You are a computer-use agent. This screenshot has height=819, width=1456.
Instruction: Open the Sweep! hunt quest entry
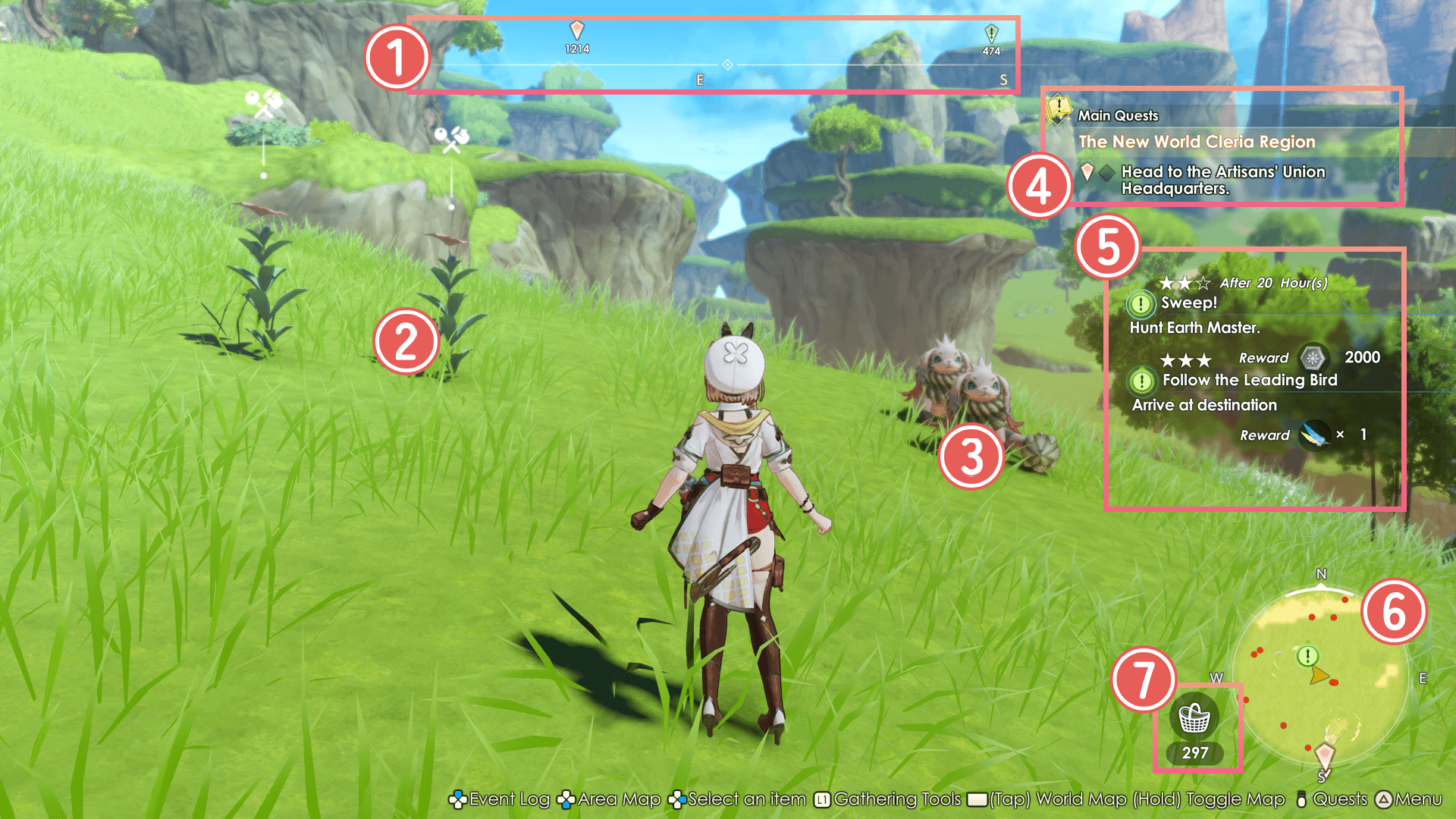tap(1188, 303)
